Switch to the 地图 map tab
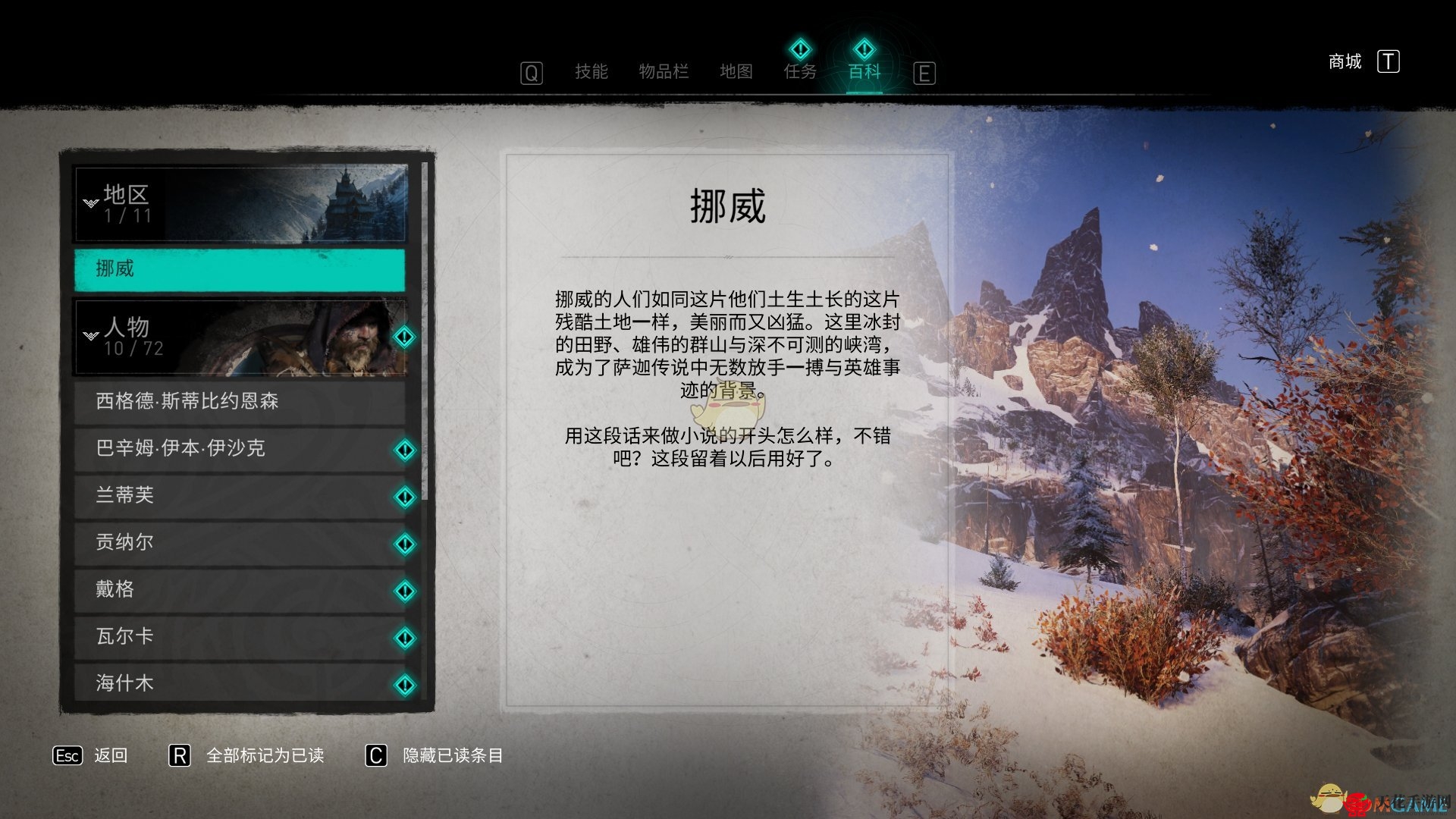Screen dimensions: 1456x819 [x=736, y=72]
